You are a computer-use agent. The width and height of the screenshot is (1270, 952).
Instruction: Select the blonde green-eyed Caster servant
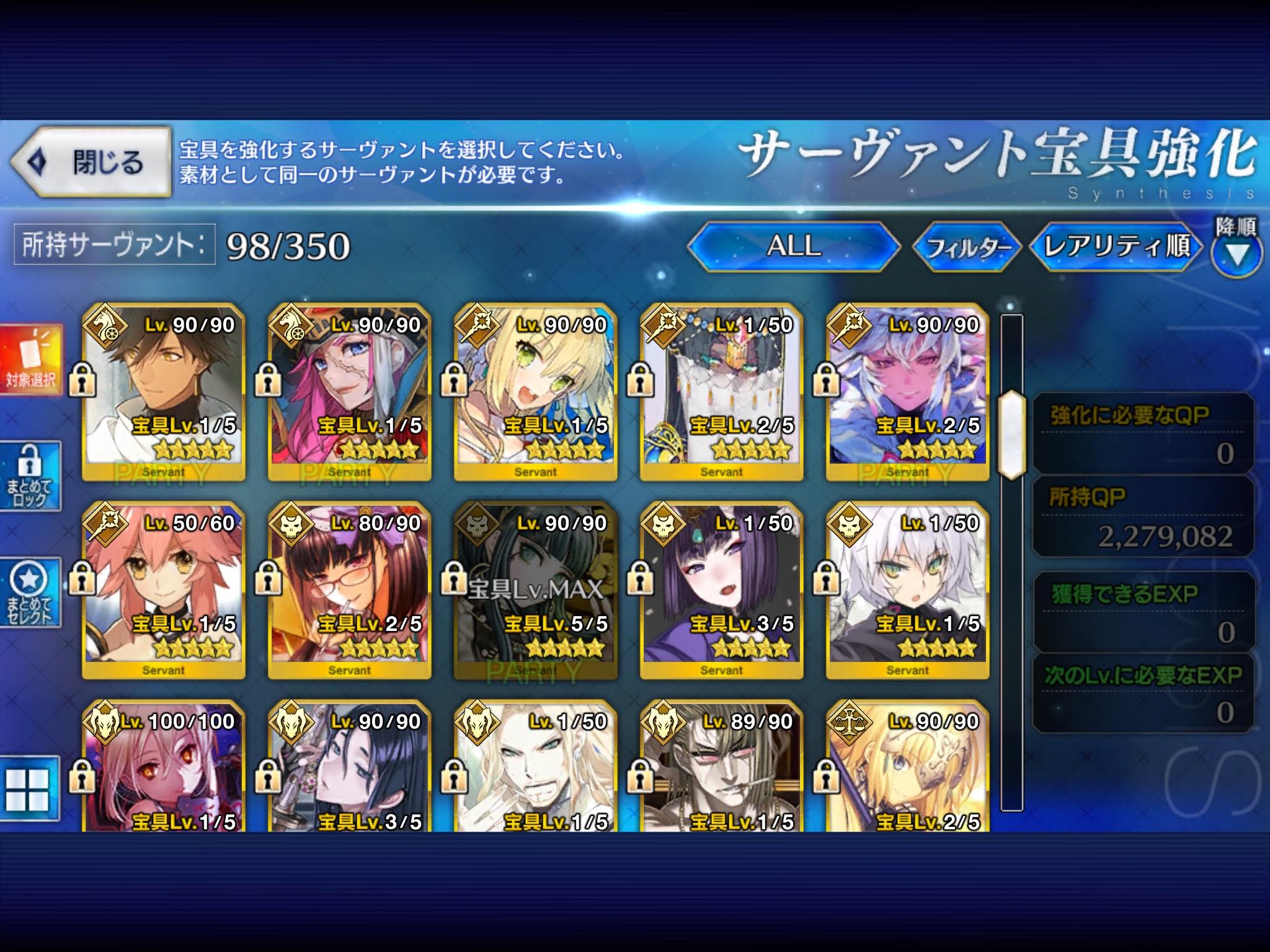coord(536,392)
